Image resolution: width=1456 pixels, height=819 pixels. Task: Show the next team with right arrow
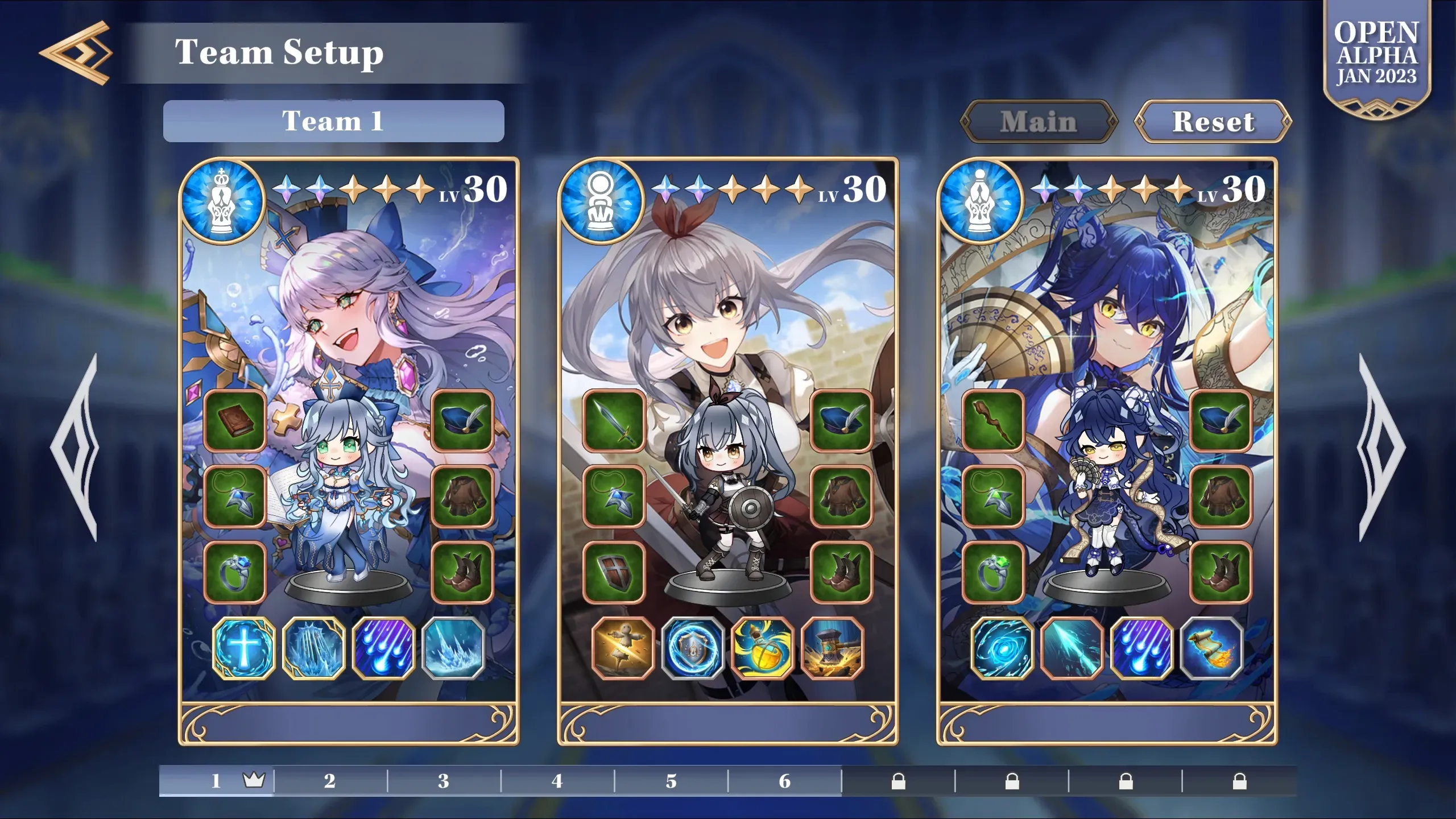pos(1381,447)
